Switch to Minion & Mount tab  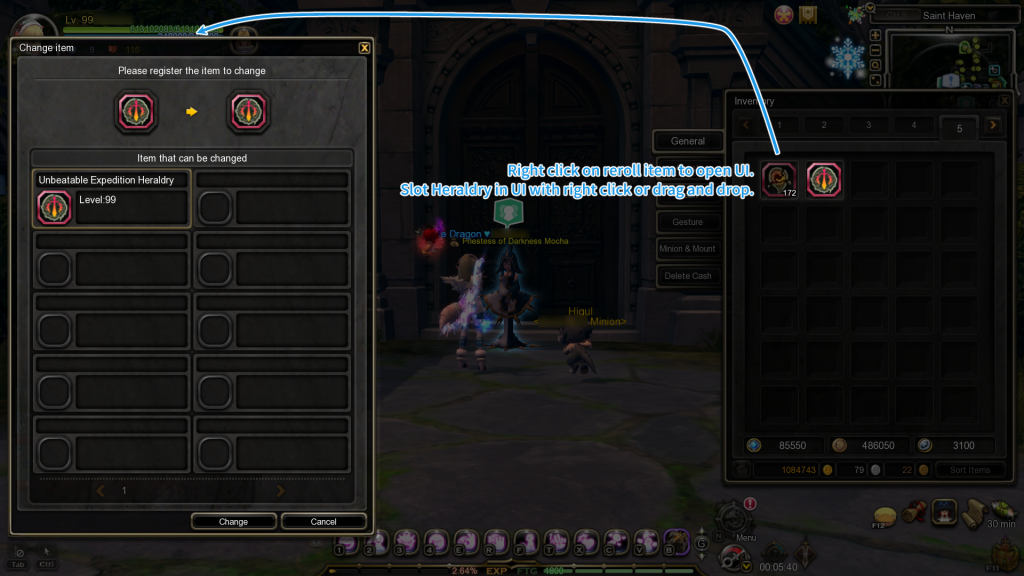tap(688, 249)
